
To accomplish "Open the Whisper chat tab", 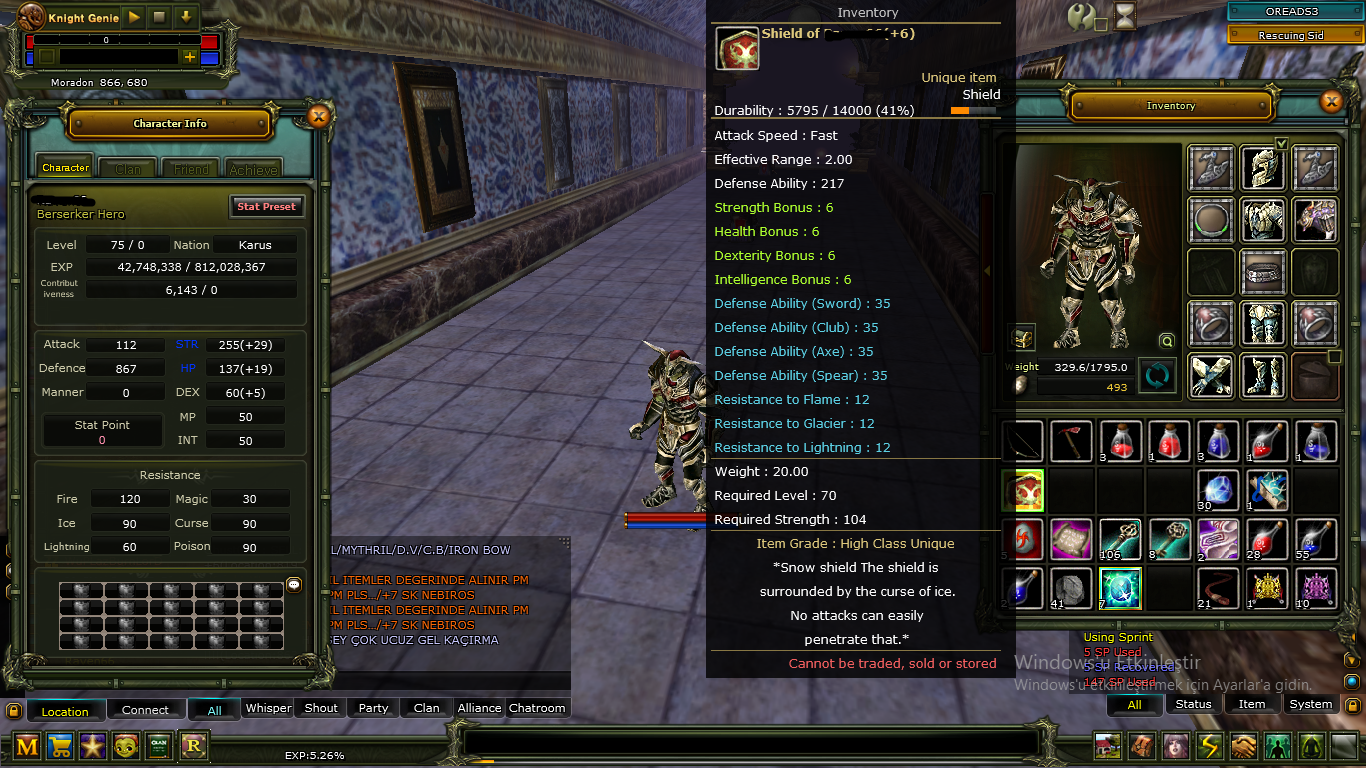I will click(267, 707).
